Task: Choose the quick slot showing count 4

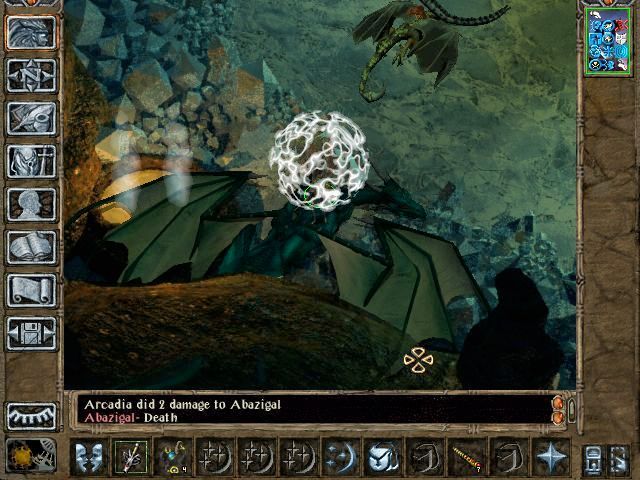Action: click(x=173, y=457)
